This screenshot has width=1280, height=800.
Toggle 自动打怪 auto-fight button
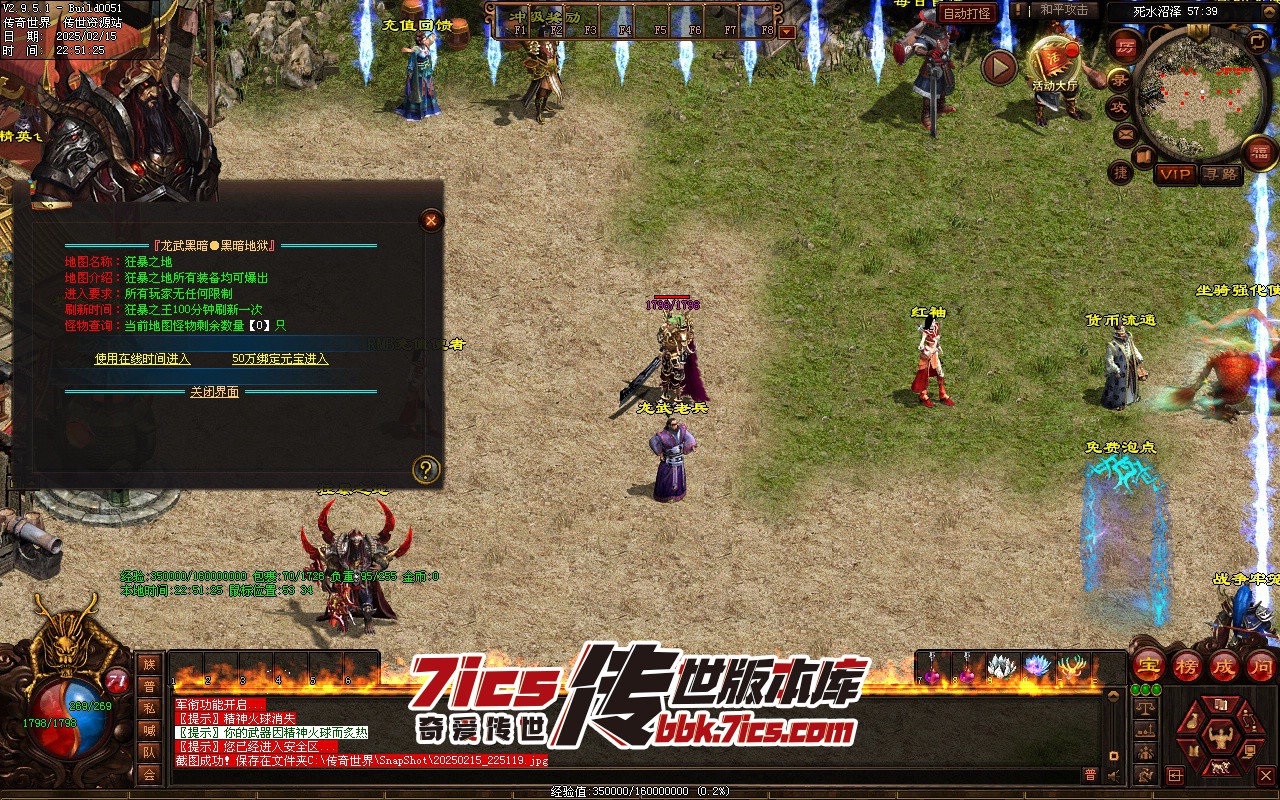coord(968,13)
